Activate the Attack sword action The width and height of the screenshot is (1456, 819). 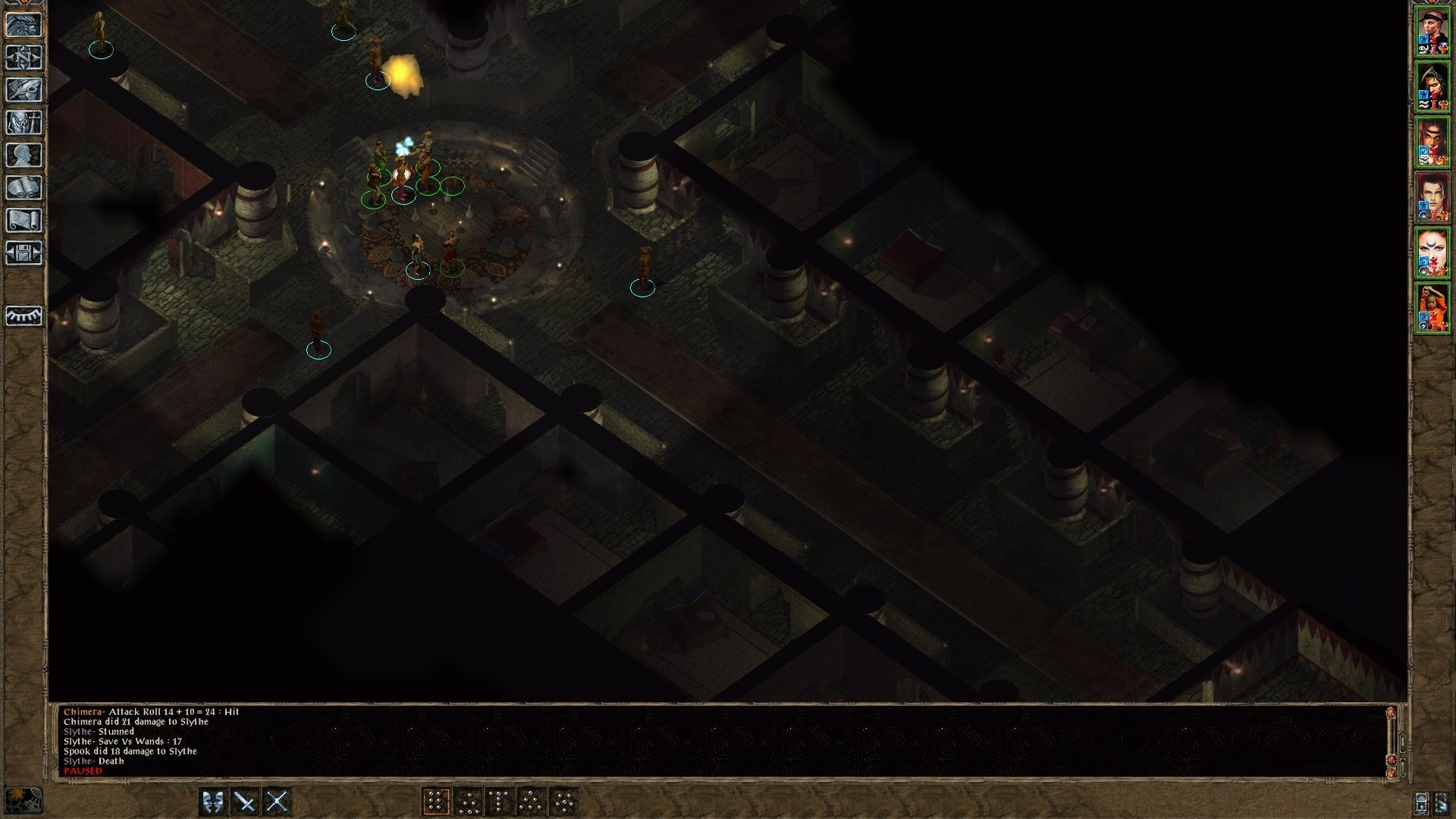(245, 802)
